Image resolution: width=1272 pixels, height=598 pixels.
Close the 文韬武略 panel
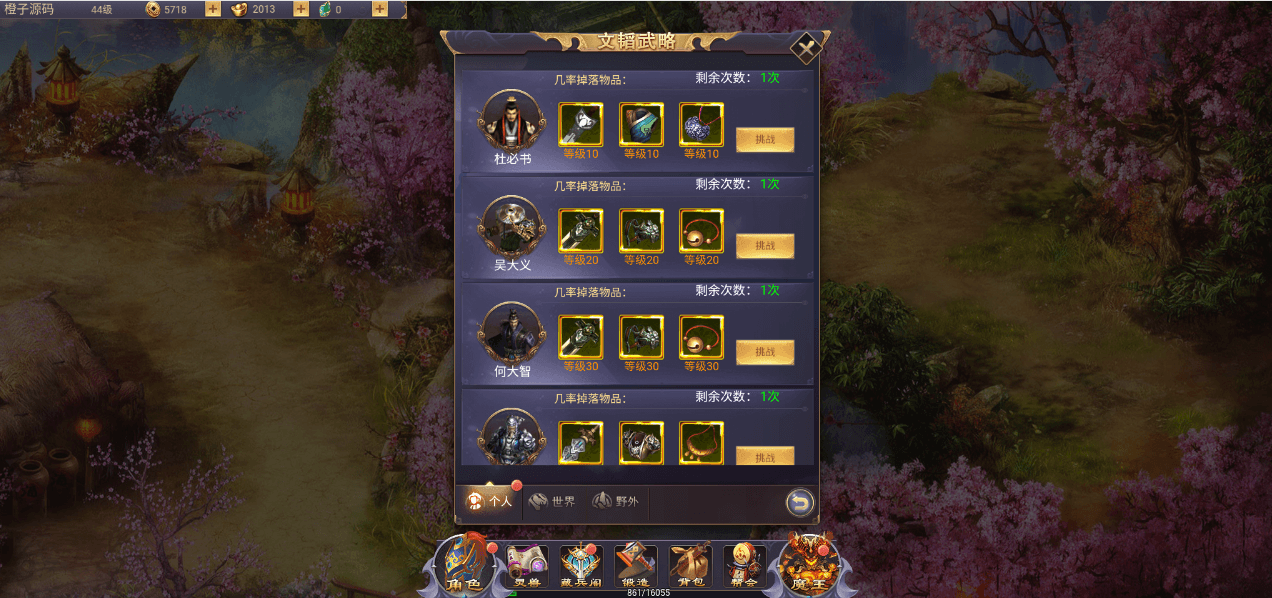[x=805, y=48]
